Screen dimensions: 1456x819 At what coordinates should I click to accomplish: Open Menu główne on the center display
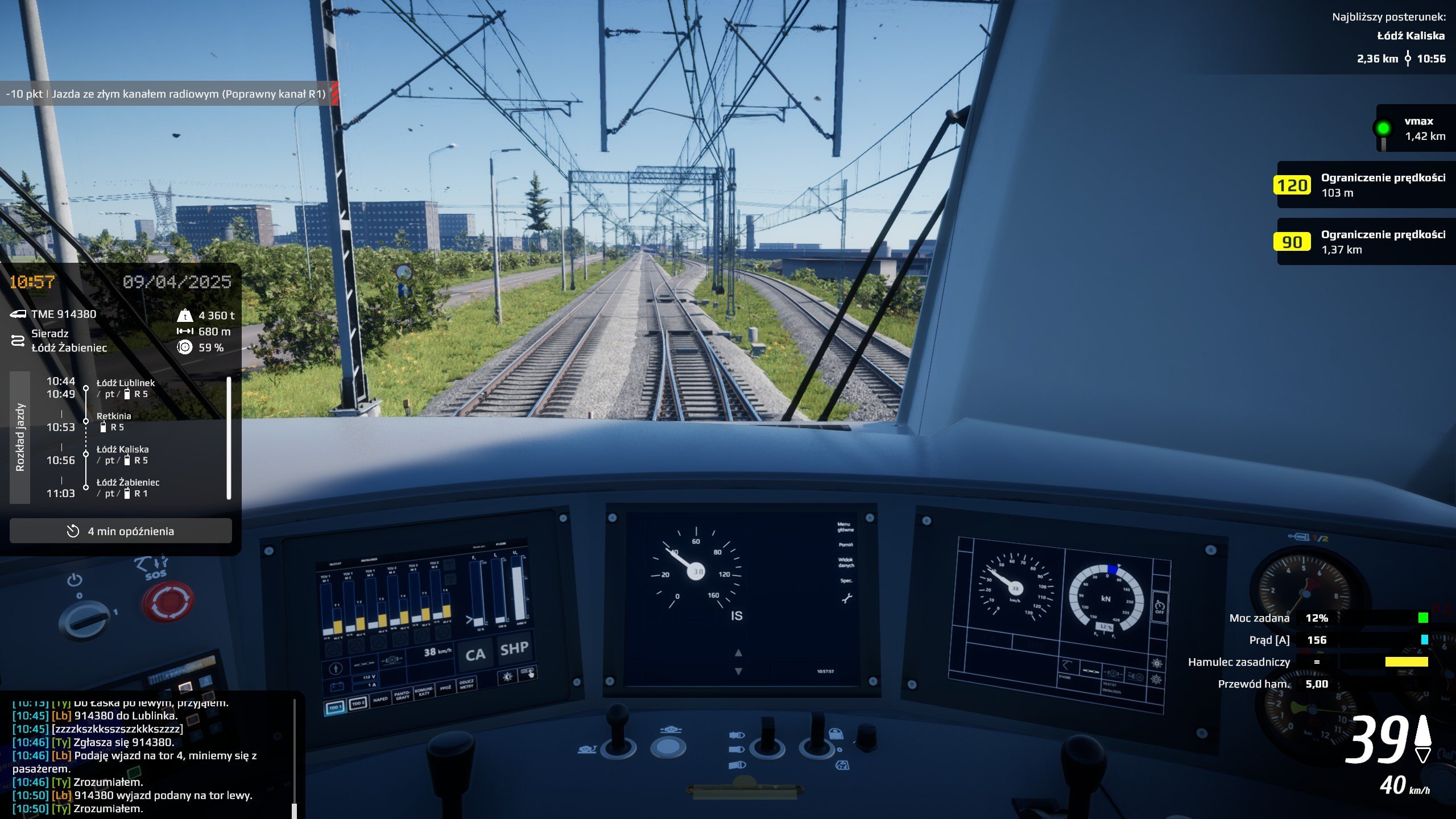pyautogui.click(x=845, y=527)
